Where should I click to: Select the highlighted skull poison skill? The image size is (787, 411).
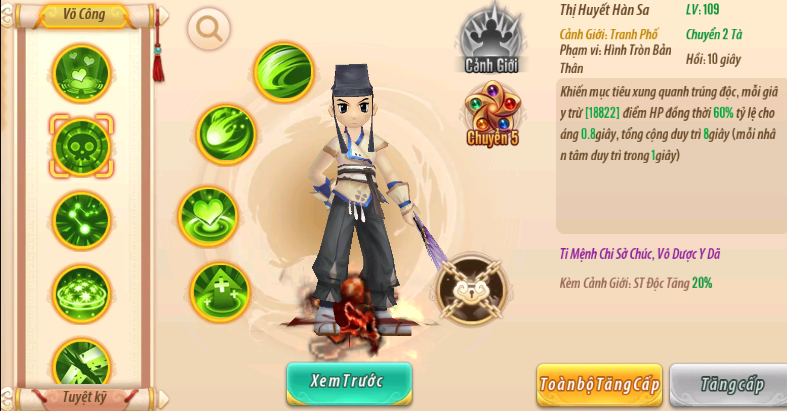(x=81, y=143)
